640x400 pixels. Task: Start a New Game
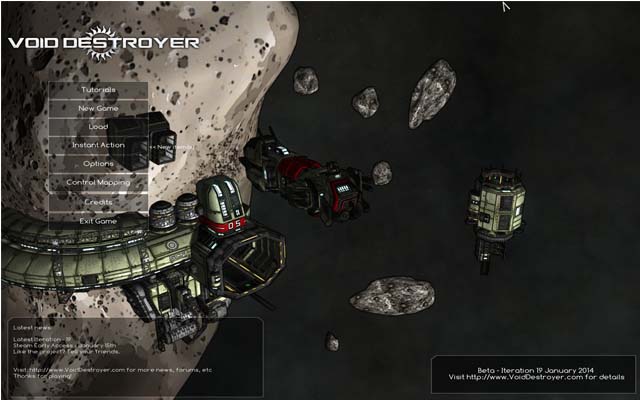click(x=98, y=108)
